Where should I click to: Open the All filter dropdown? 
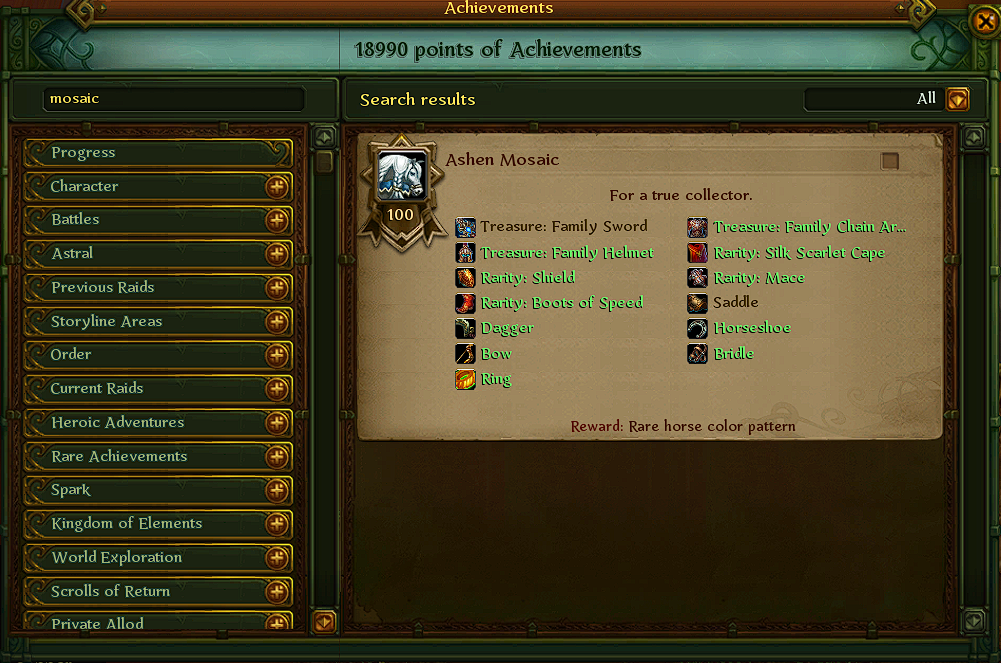click(x=957, y=99)
